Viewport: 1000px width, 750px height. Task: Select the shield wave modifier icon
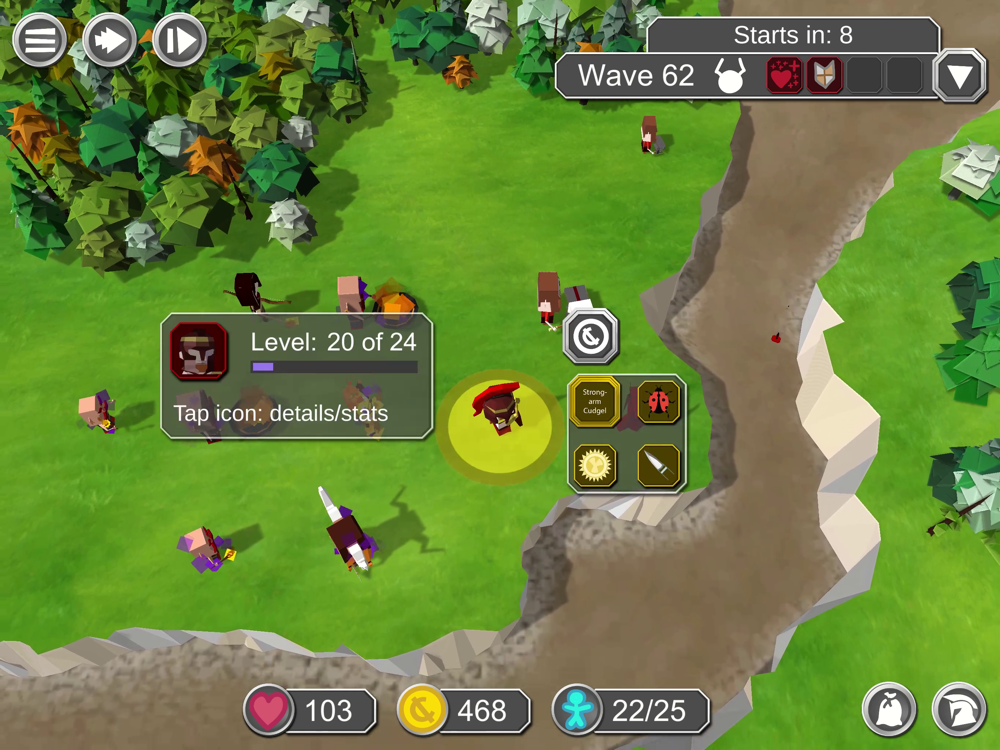[x=825, y=76]
